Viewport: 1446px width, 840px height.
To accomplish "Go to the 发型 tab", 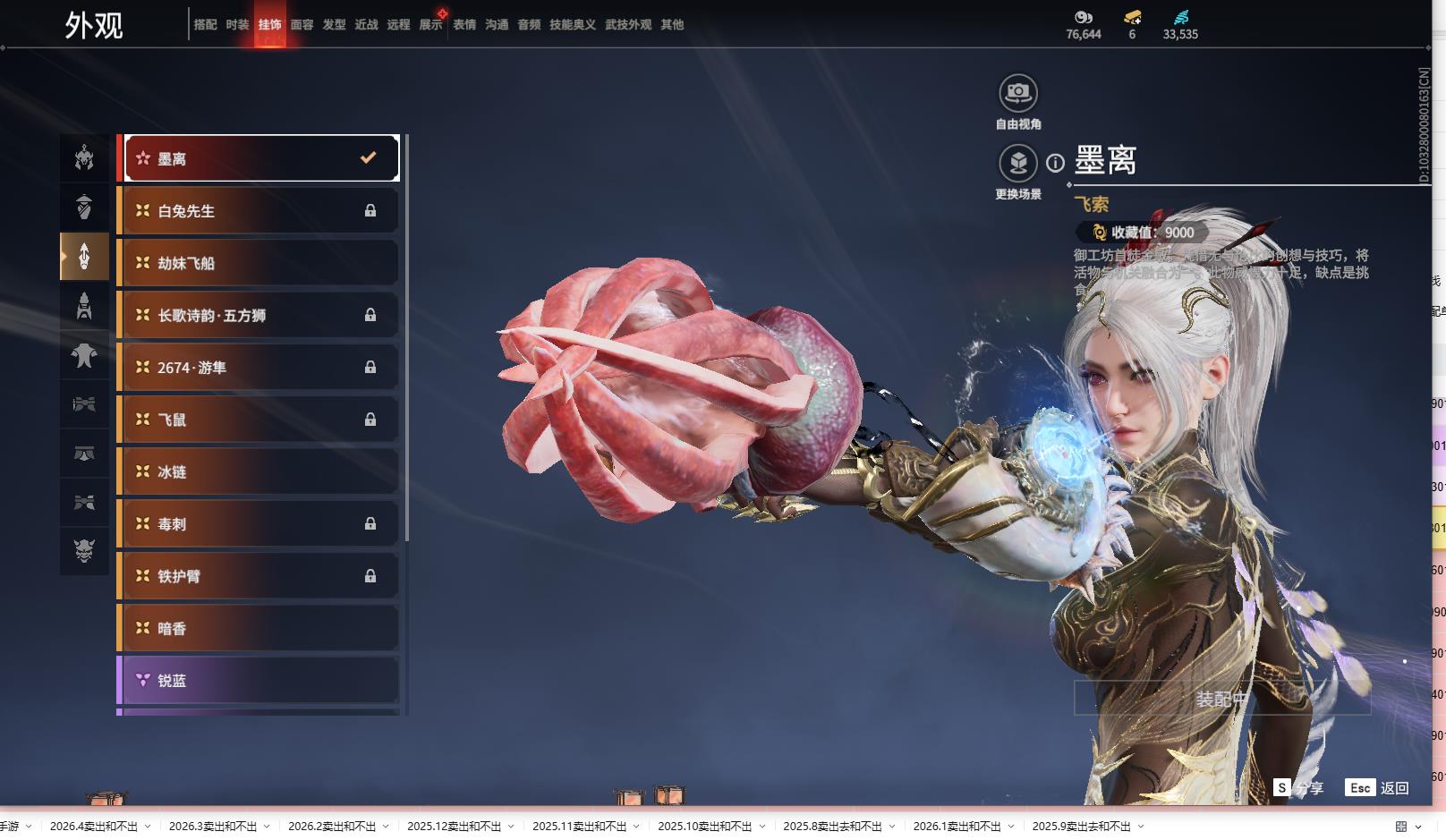I will click(x=334, y=25).
